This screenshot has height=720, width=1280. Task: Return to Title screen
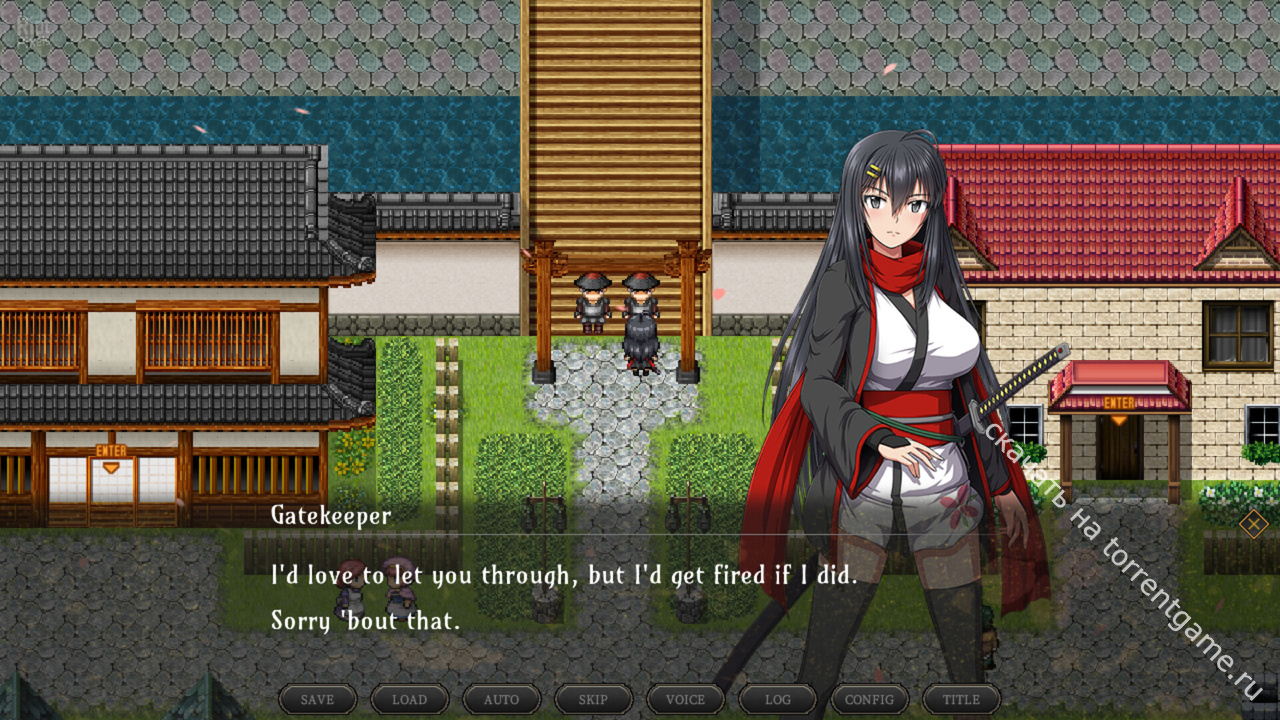961,699
